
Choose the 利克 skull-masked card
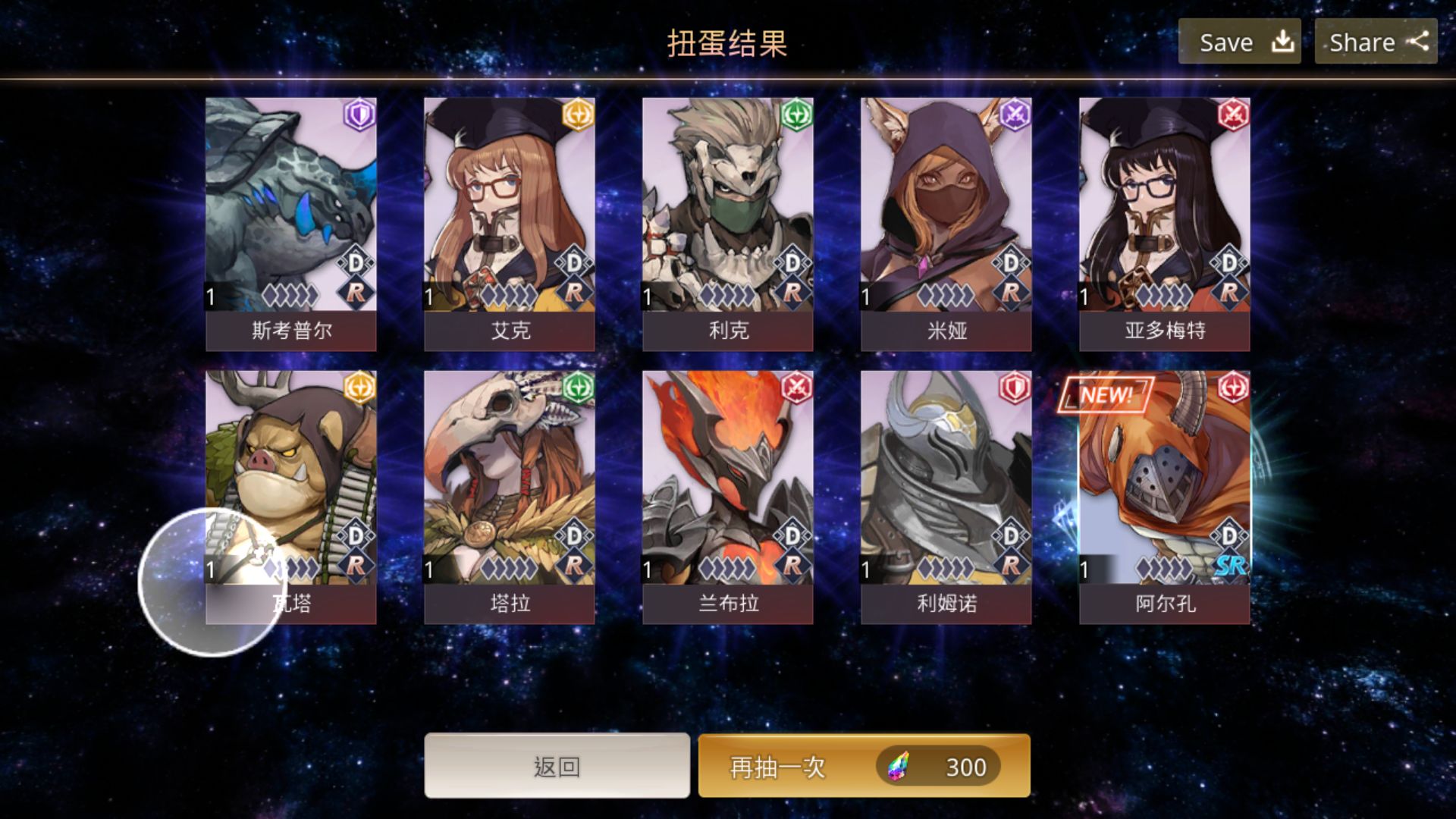(x=728, y=224)
